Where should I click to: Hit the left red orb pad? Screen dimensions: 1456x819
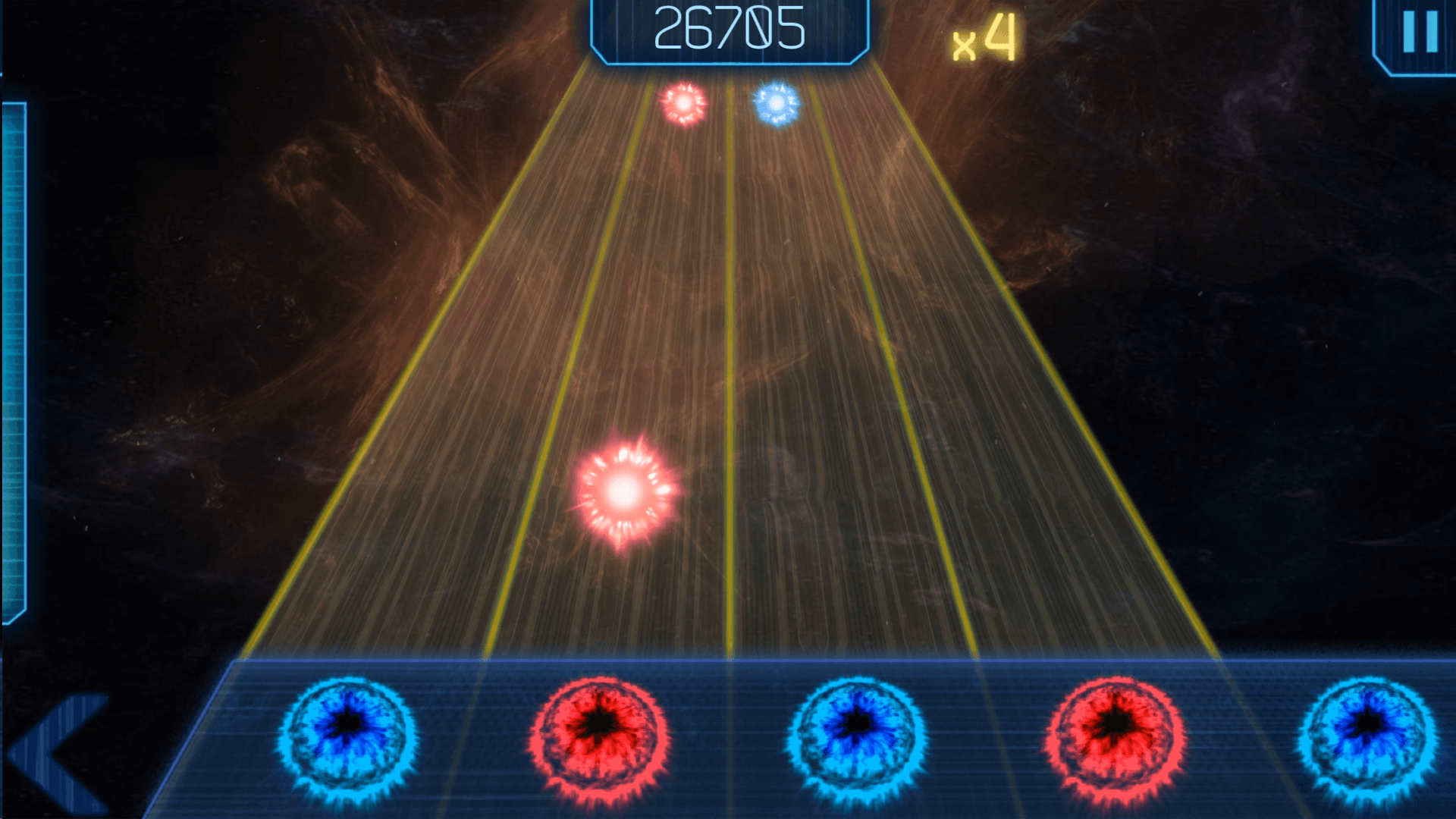600,736
